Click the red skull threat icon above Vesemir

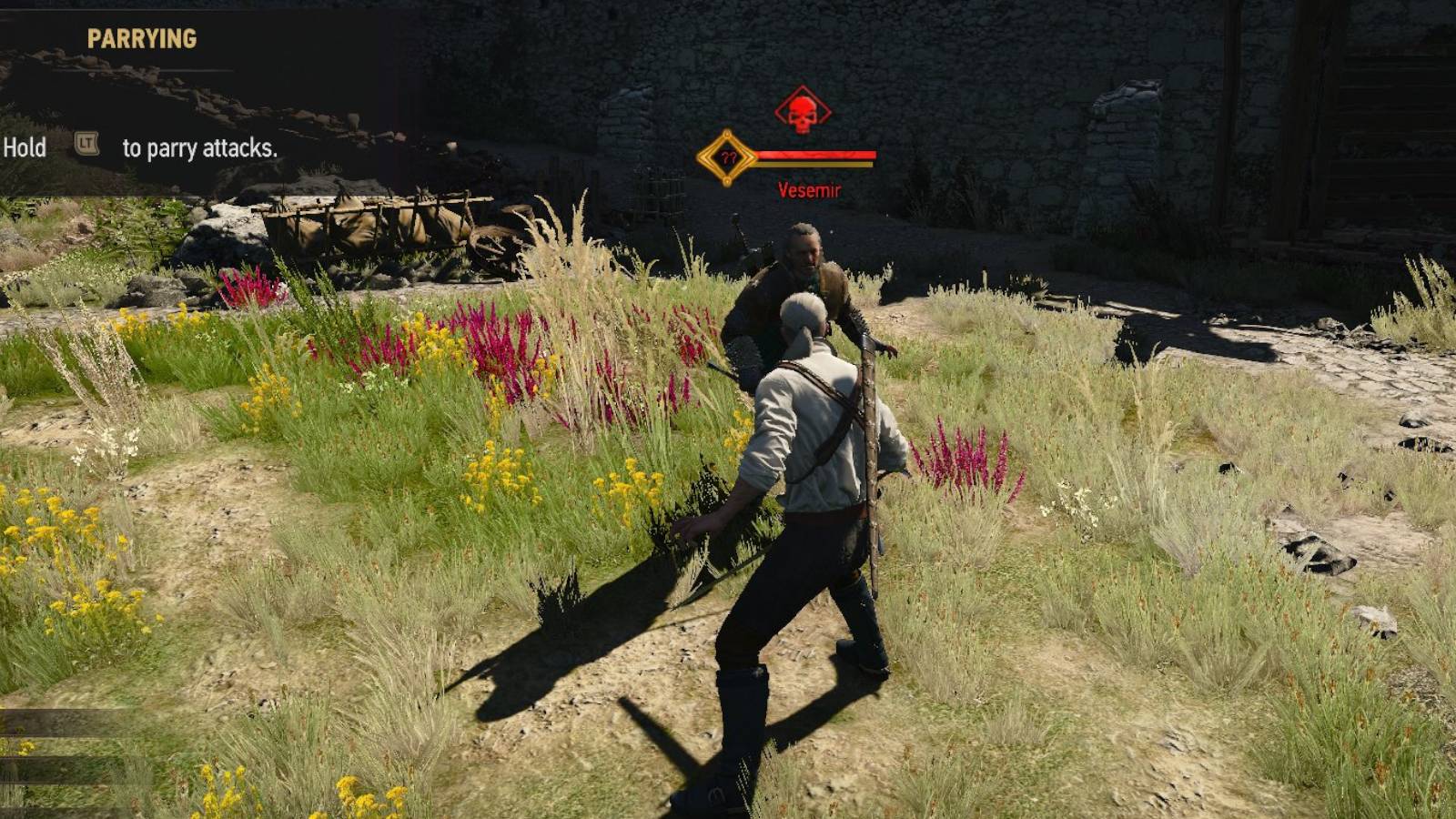pyautogui.click(x=801, y=112)
